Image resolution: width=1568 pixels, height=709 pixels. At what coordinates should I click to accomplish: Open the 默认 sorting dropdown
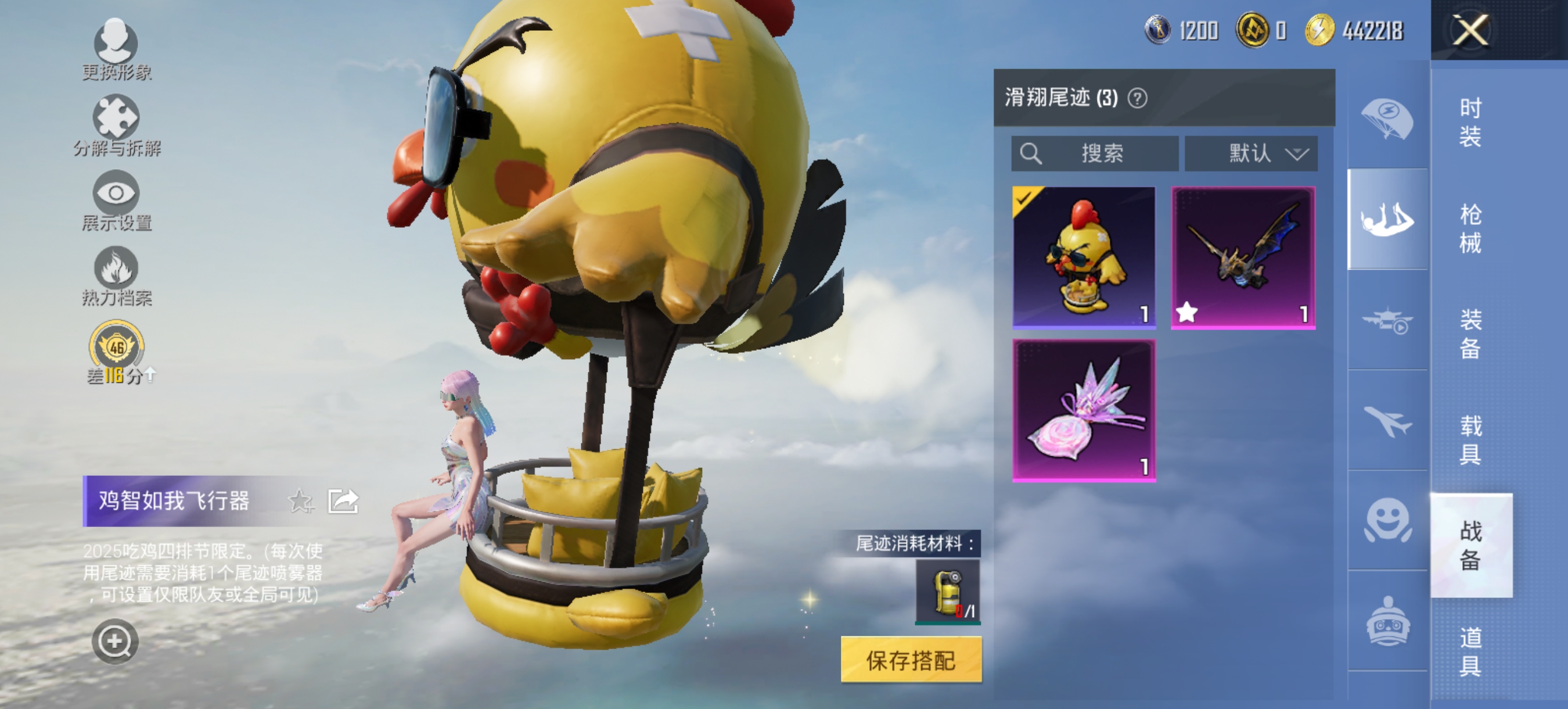1251,154
